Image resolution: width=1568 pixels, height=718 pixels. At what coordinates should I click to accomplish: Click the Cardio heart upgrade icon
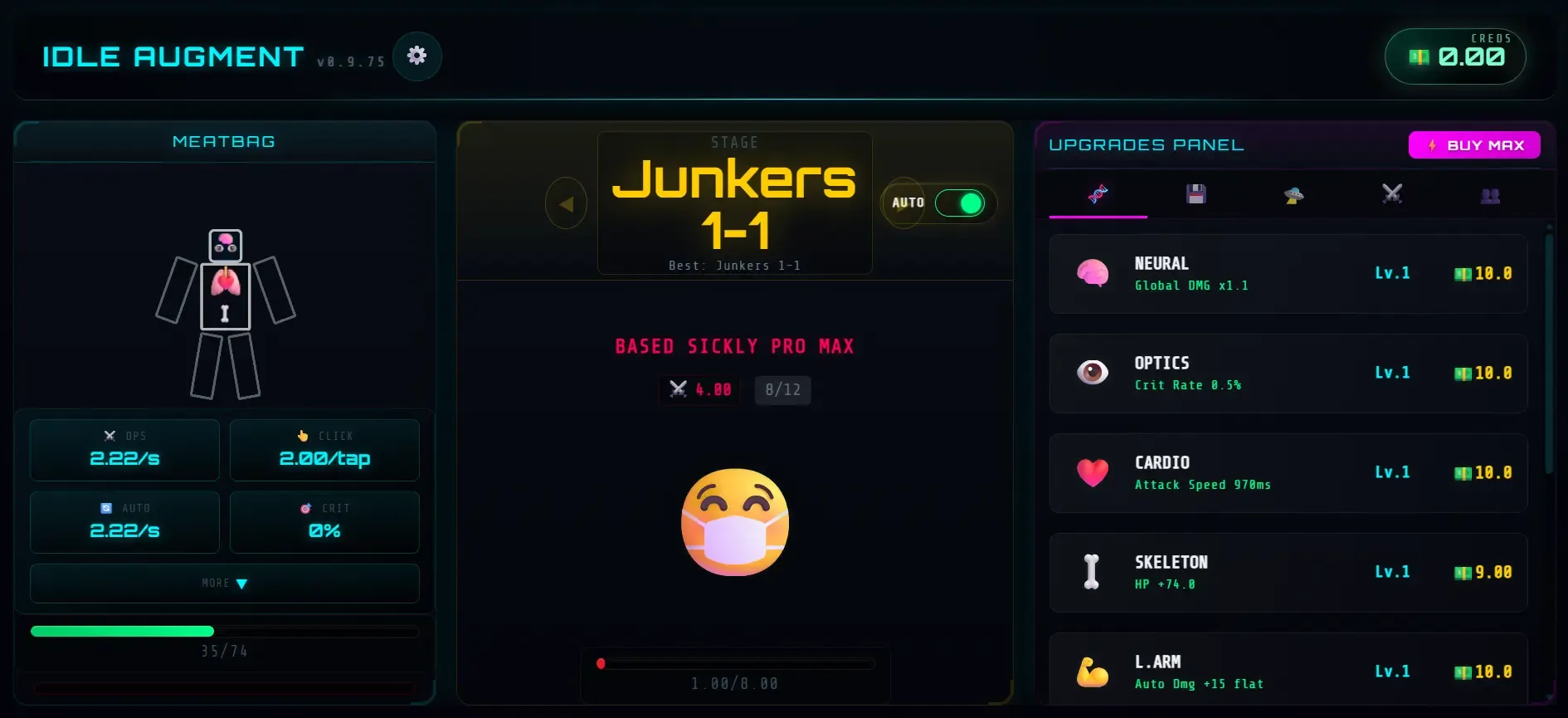click(1093, 472)
